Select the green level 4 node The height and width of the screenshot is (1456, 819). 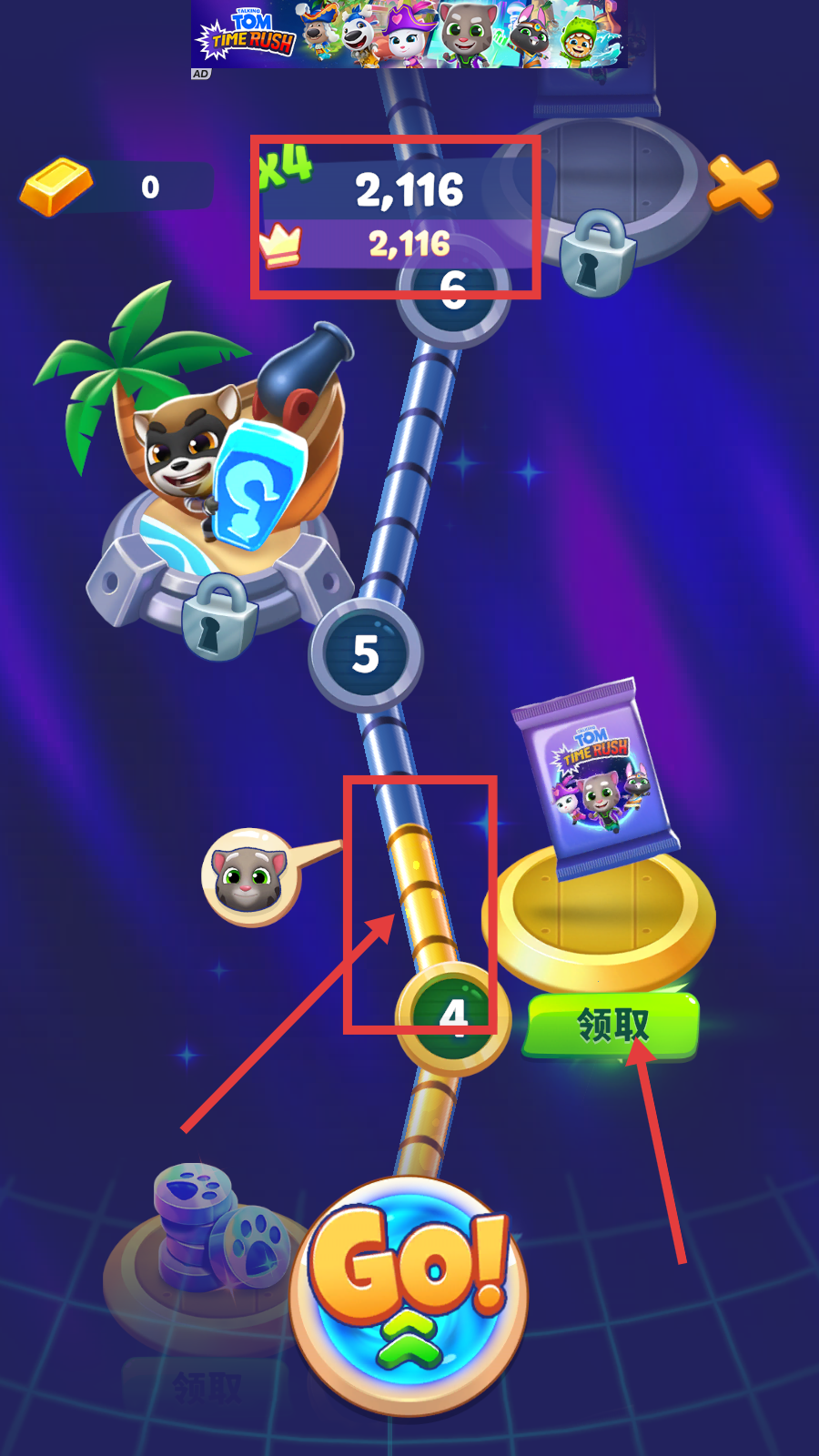pos(452,1016)
